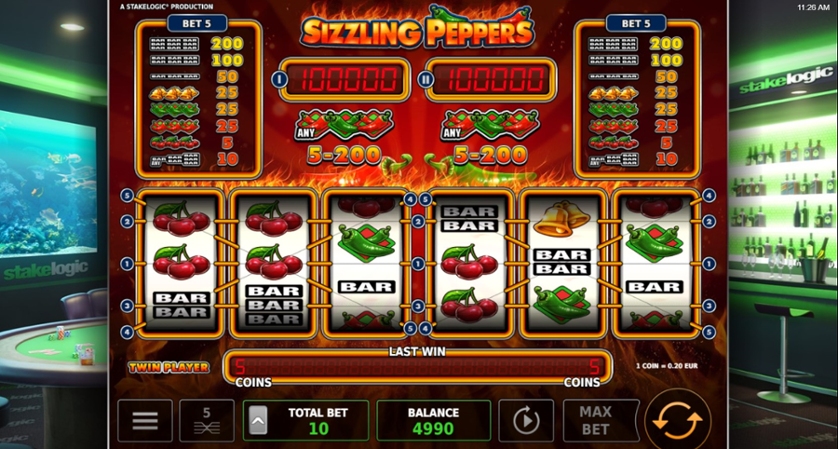The image size is (838, 449).
Task: Spin the reels with the orange arrows button
Action: [677, 419]
